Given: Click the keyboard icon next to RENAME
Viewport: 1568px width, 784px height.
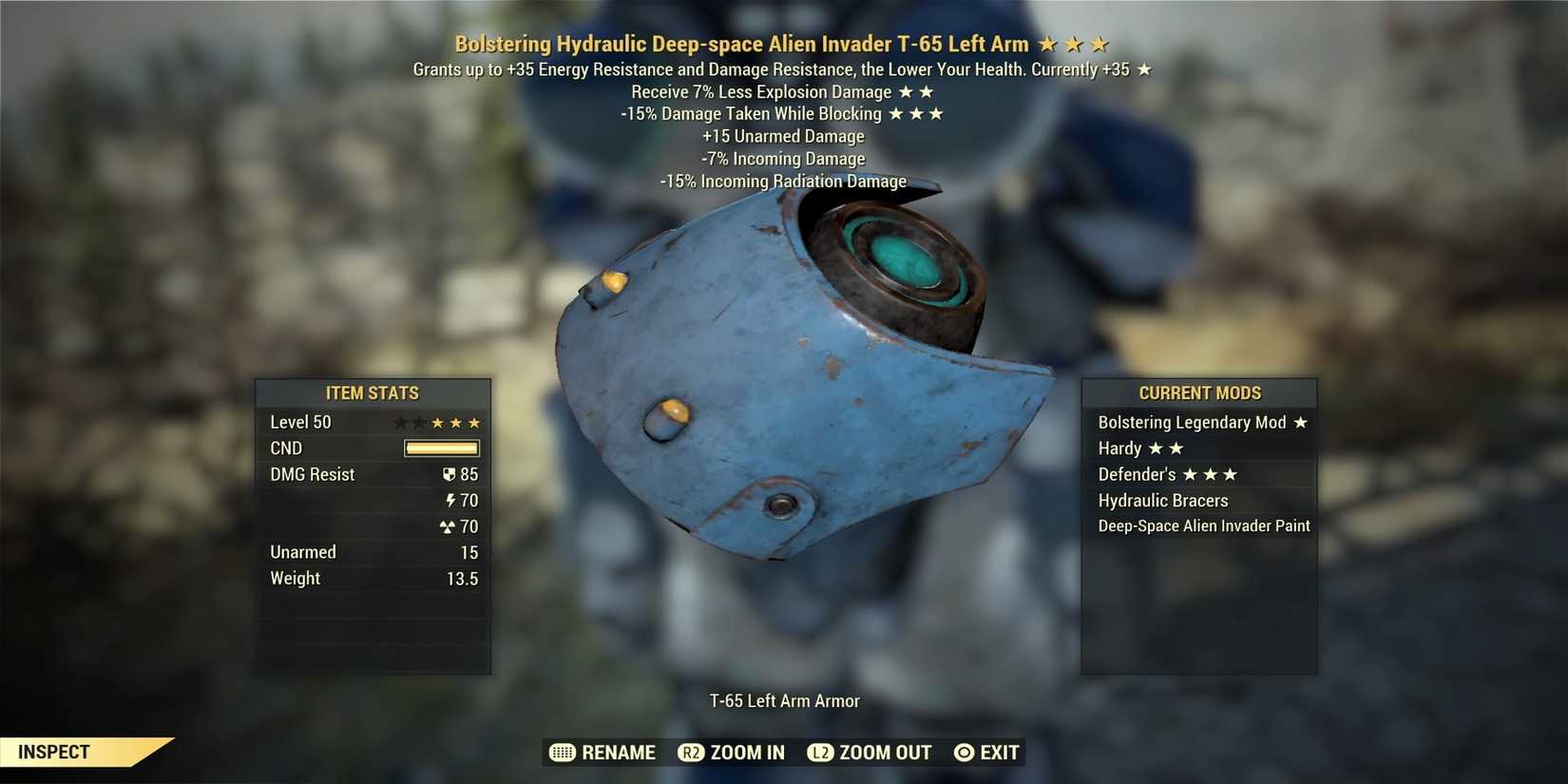Looking at the screenshot, I should click(x=561, y=752).
